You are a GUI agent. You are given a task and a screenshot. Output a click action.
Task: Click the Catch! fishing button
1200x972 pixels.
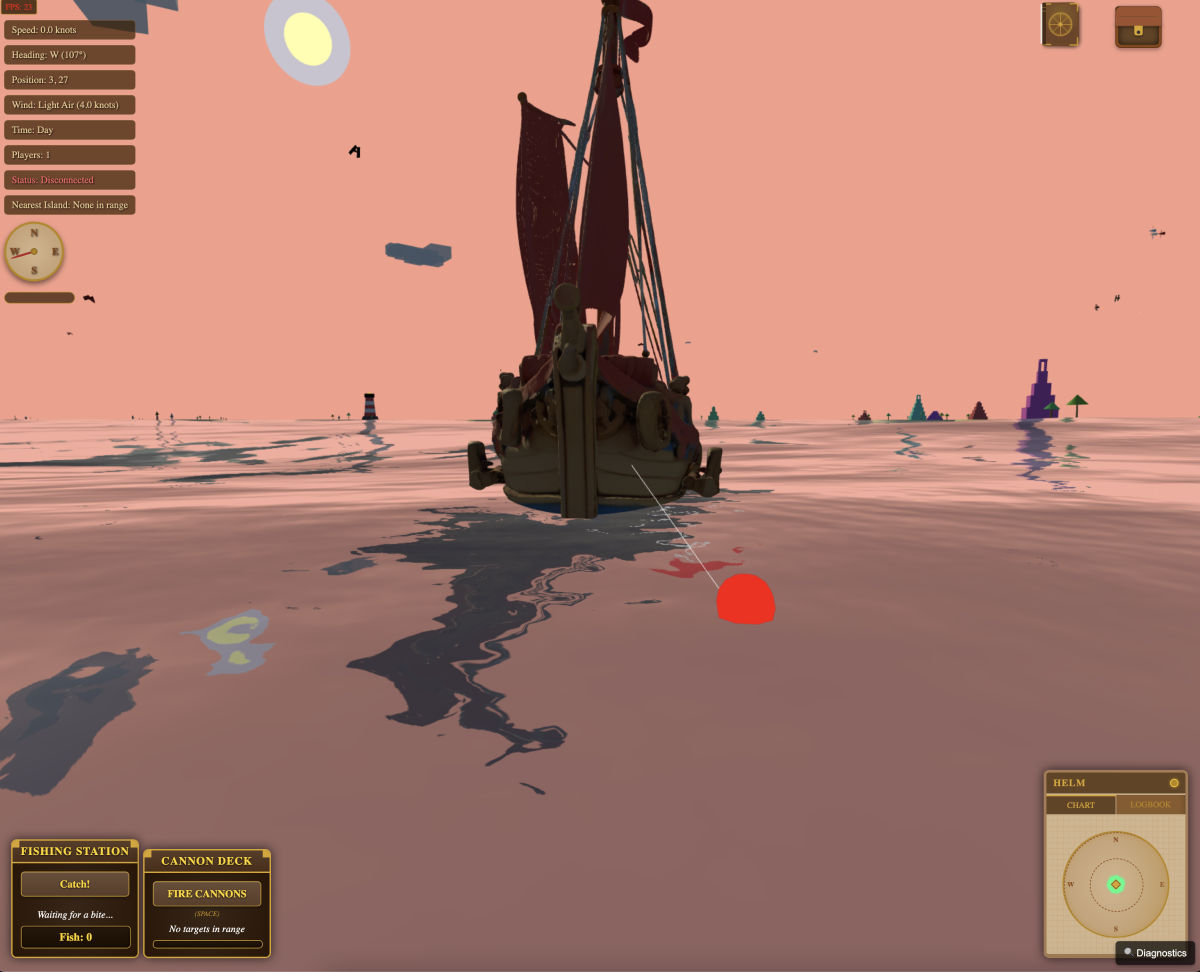[75, 884]
